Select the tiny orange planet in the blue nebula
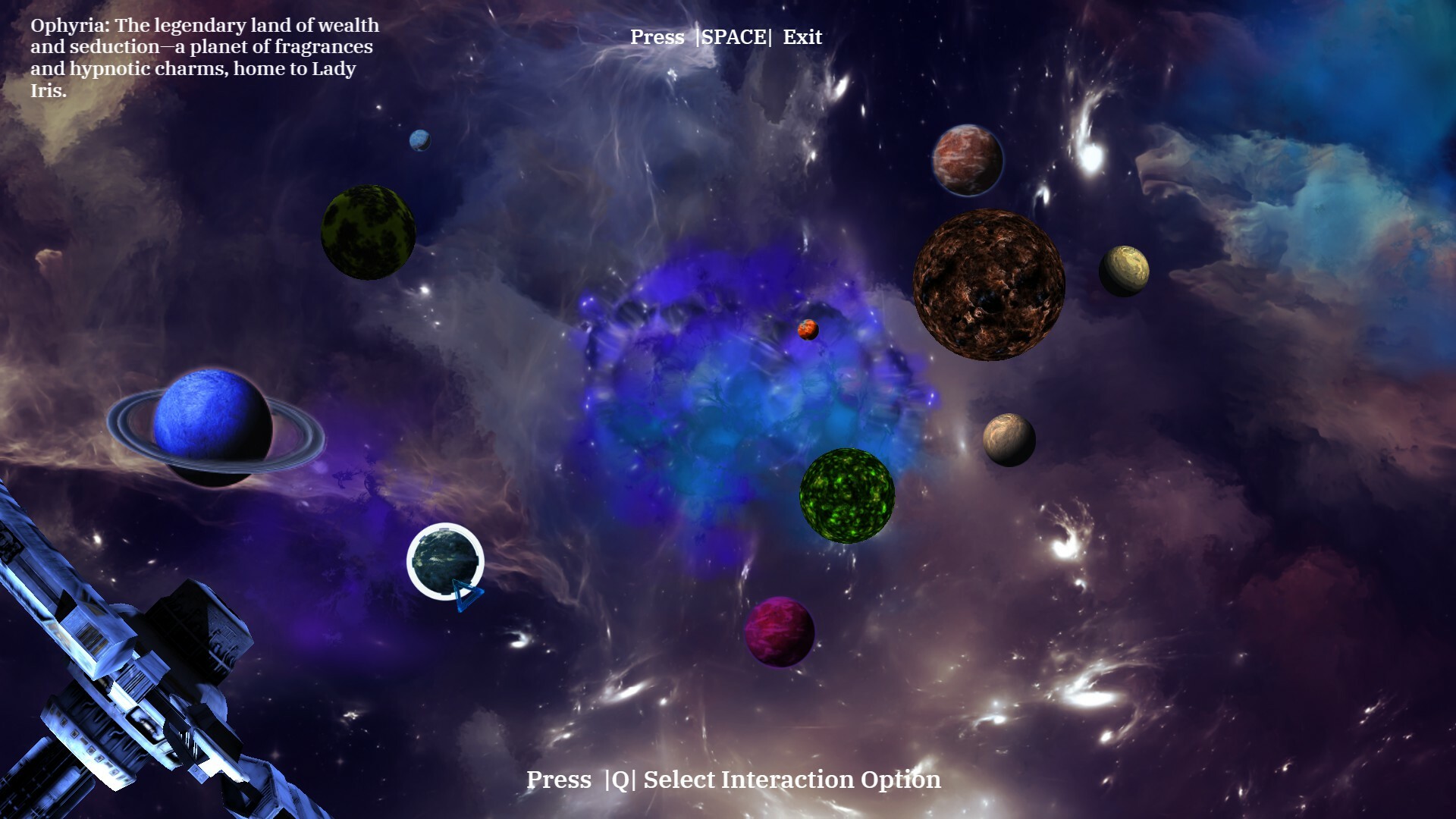 pos(808,329)
